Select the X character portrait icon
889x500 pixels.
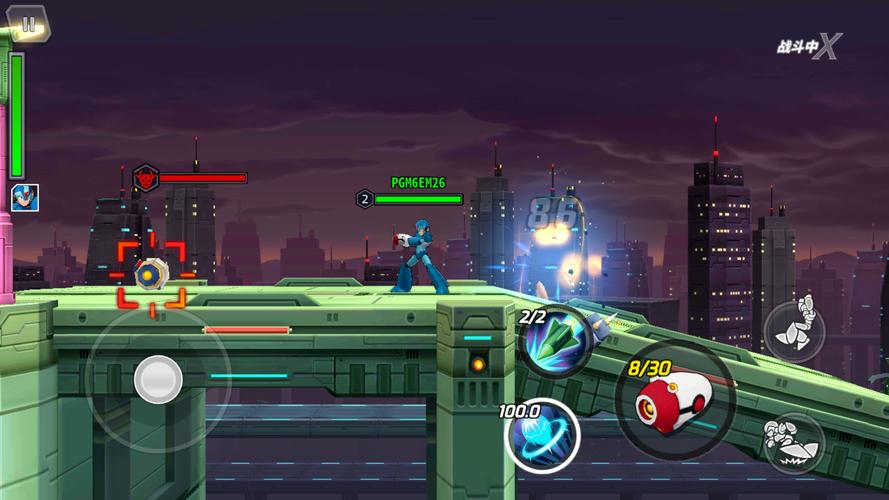point(24,197)
